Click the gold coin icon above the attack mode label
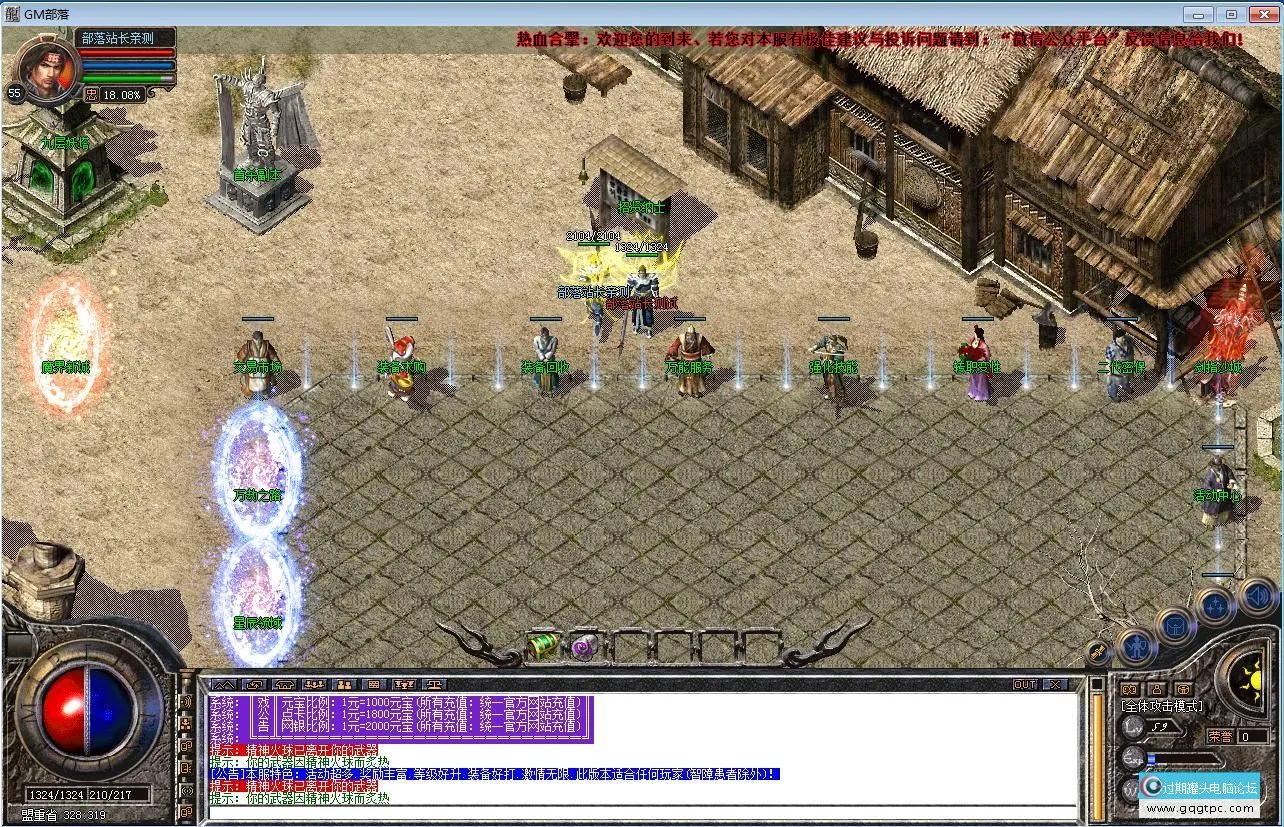Viewport: 1284px width, 827px height. (1183, 688)
